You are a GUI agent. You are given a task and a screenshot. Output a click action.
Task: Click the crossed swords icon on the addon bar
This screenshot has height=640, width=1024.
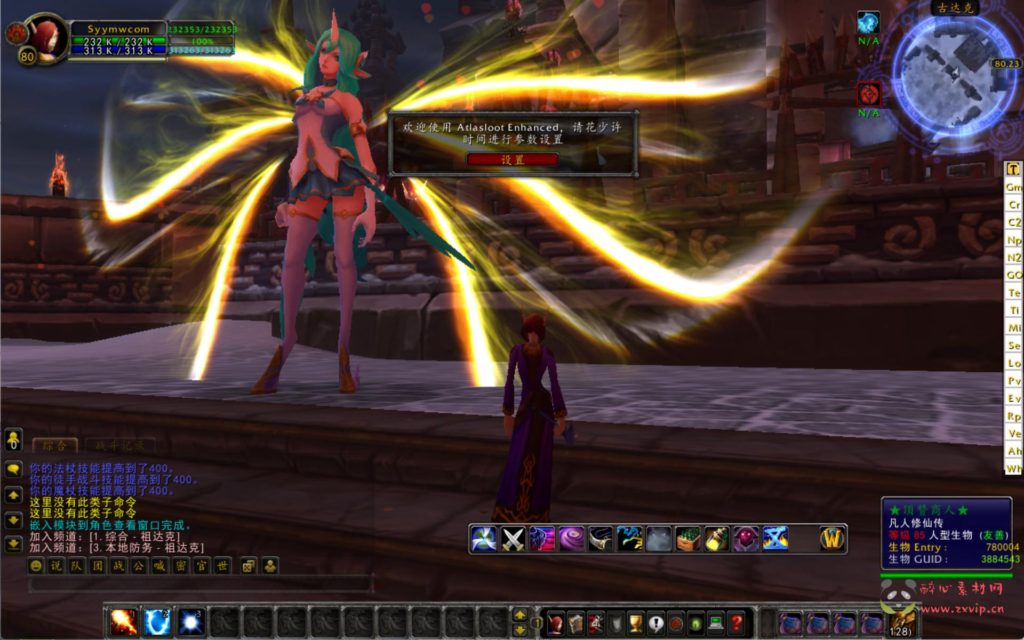(x=513, y=539)
